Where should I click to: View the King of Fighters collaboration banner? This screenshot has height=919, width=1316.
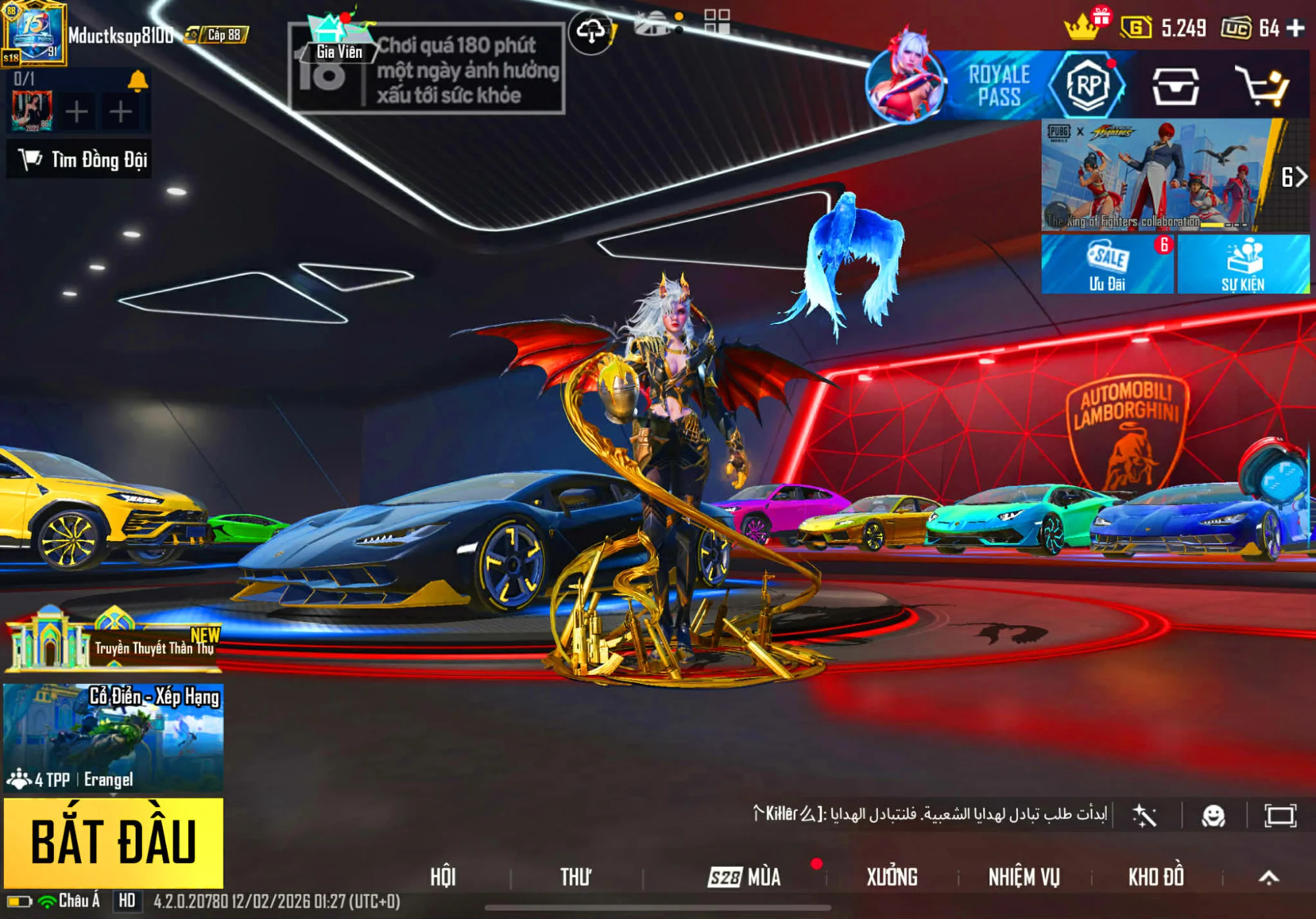(x=1155, y=175)
